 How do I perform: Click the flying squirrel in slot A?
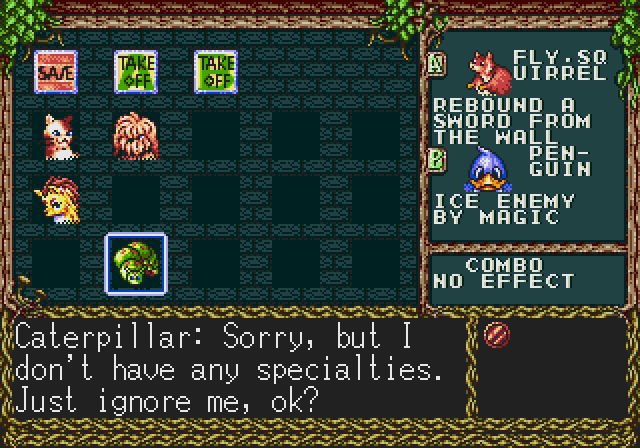coord(487,69)
